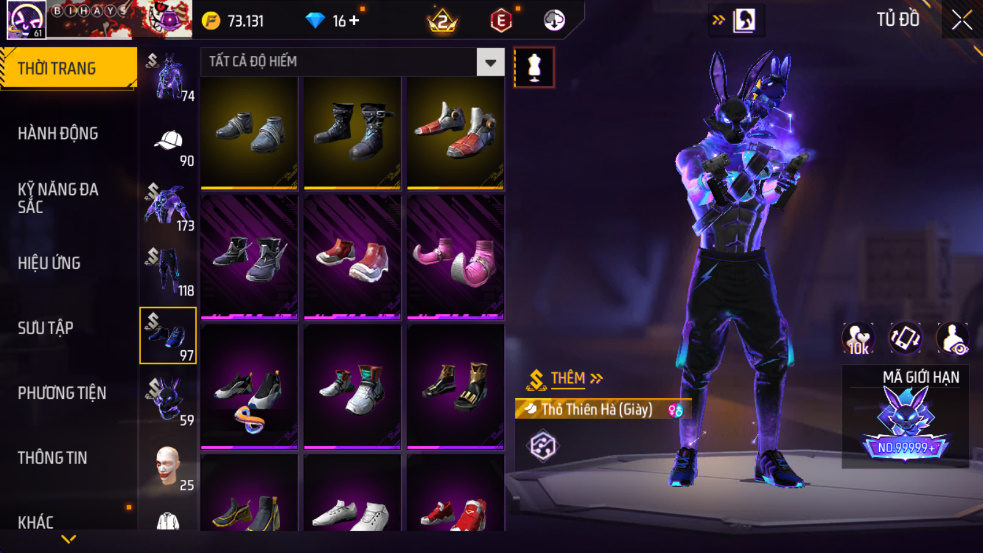Screen dimensions: 983x553
Task: Select the red and silver armored boots
Action: click(x=455, y=132)
